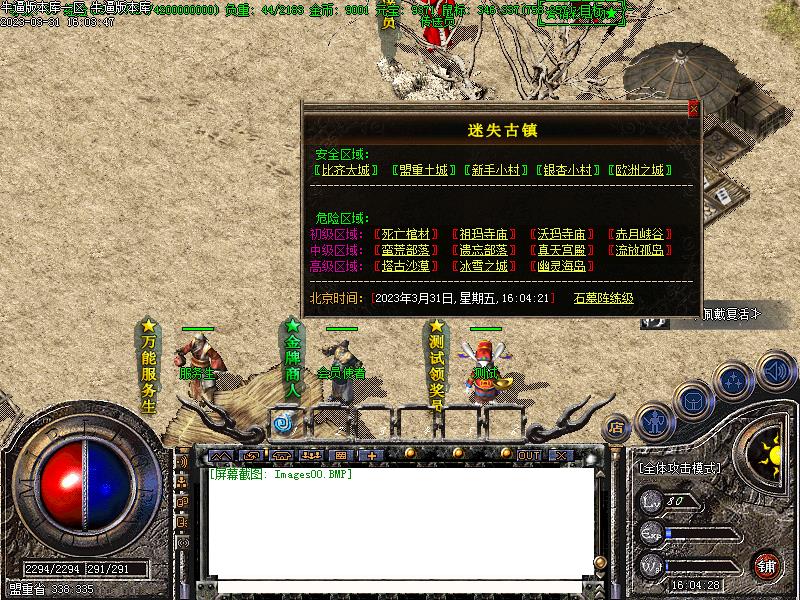
Task: Click the 石墓阵练级 link
Action: (x=604, y=298)
